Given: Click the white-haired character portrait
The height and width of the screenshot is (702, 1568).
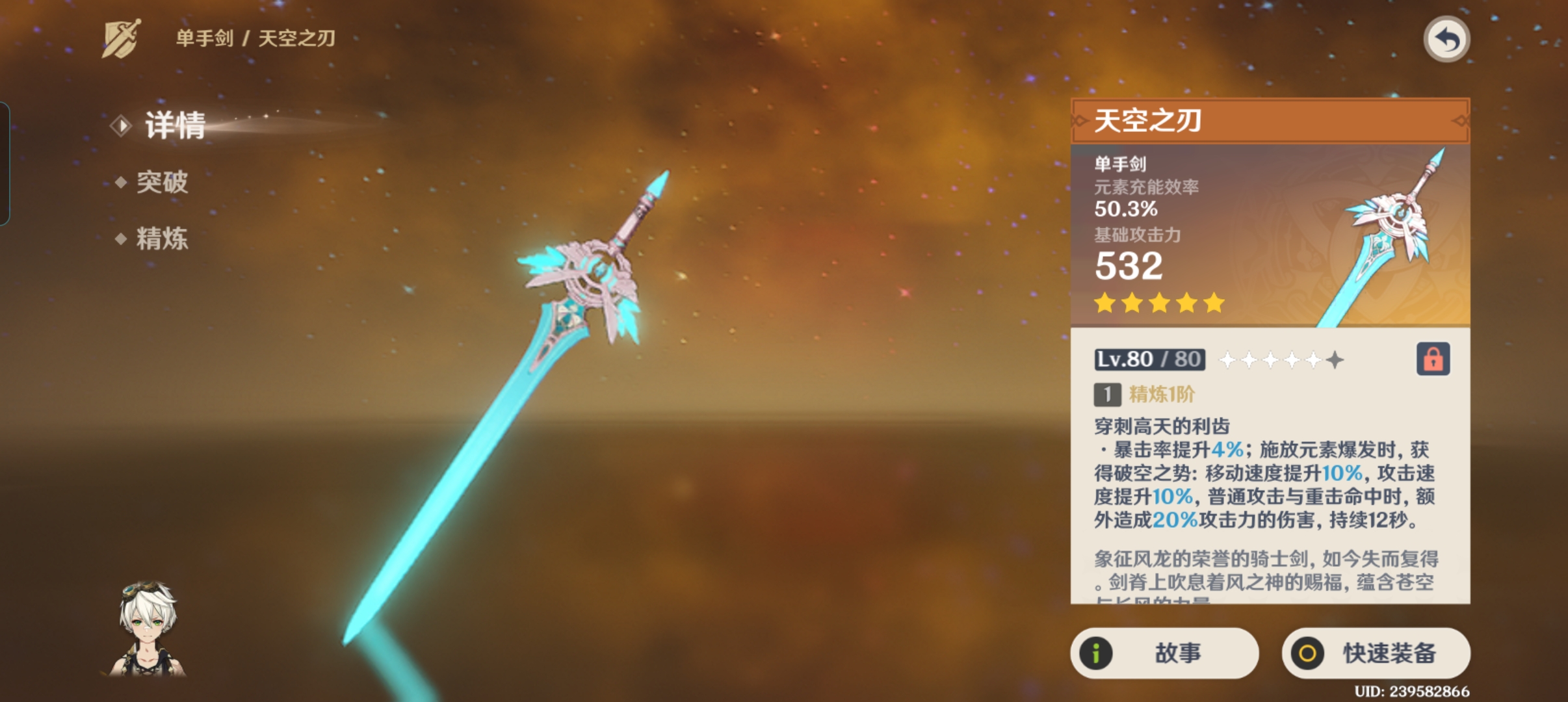Looking at the screenshot, I should (148, 628).
